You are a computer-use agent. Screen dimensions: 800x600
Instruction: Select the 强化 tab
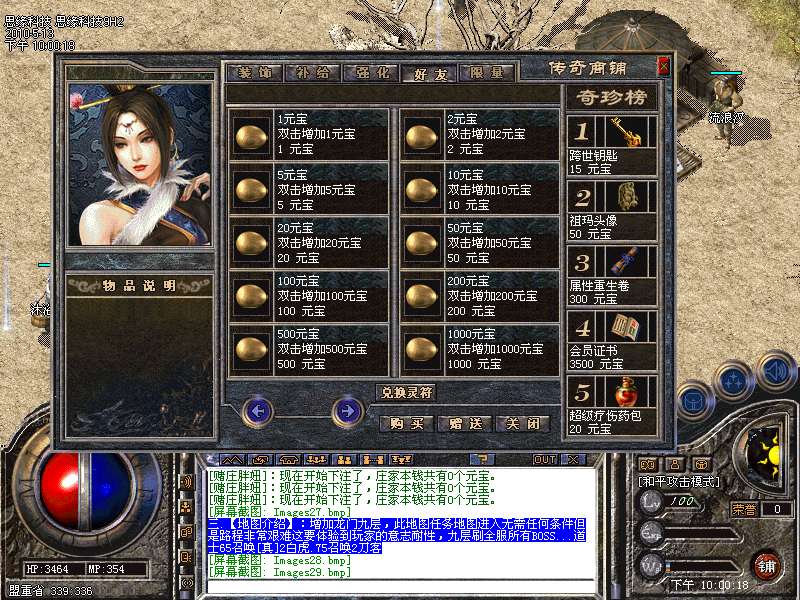tap(370, 72)
